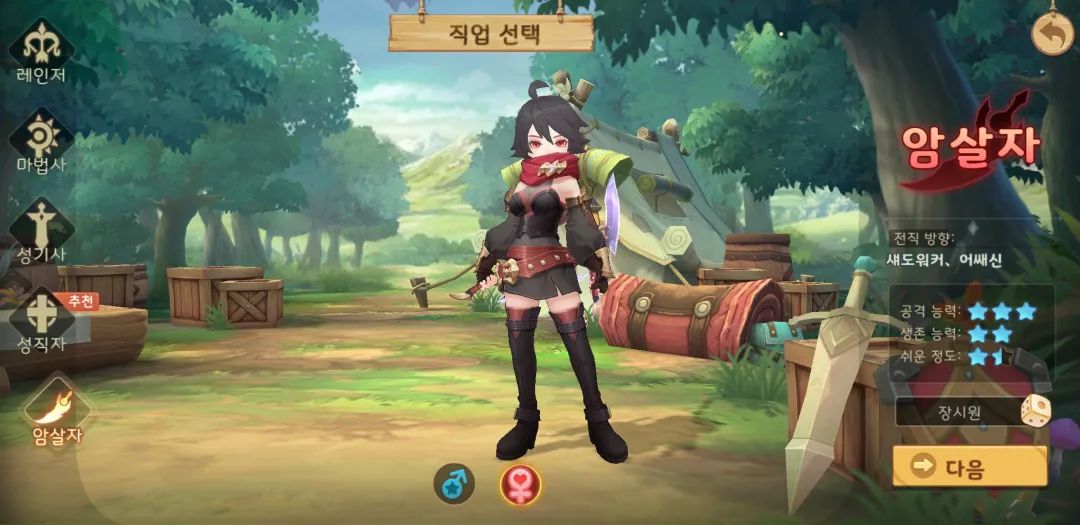The image size is (1080, 525).
Task: Click the 다음 (Next) button
Action: pos(969,467)
